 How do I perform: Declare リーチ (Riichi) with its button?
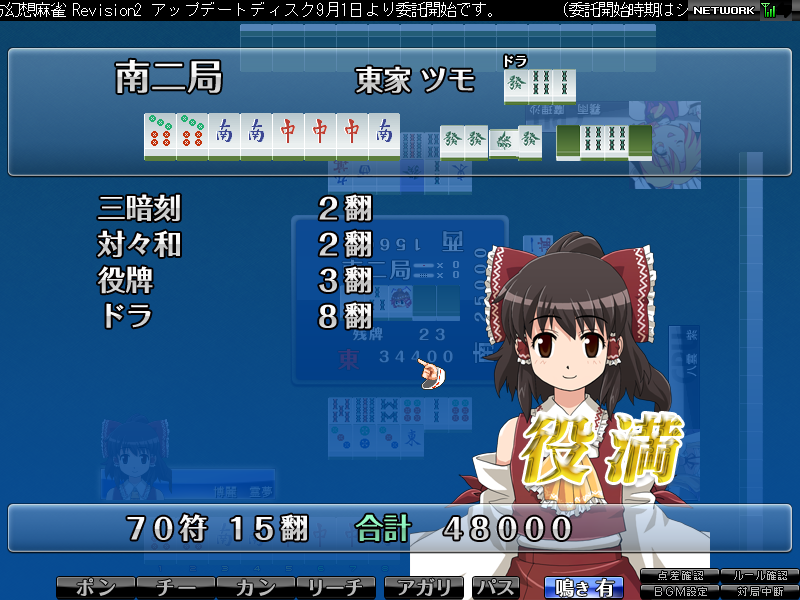tap(336, 588)
